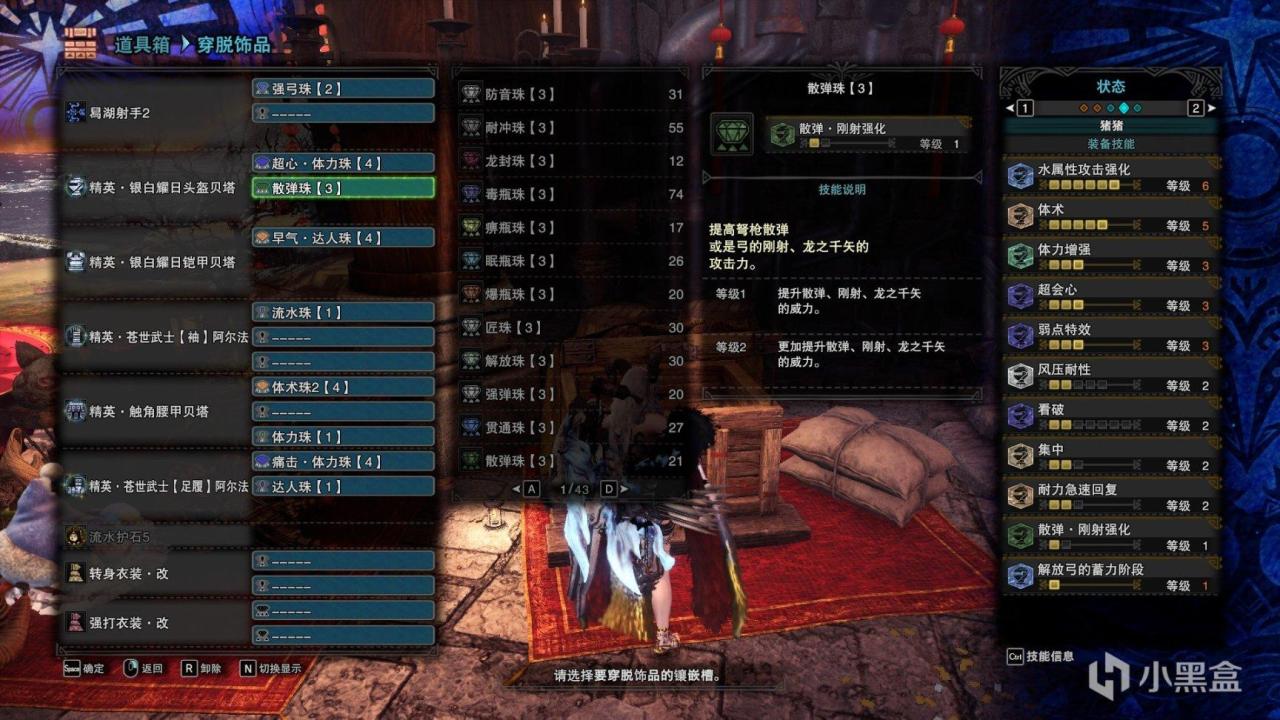
Task: Choose the 流水珠【1】 decoration slot
Action: [x=343, y=312]
